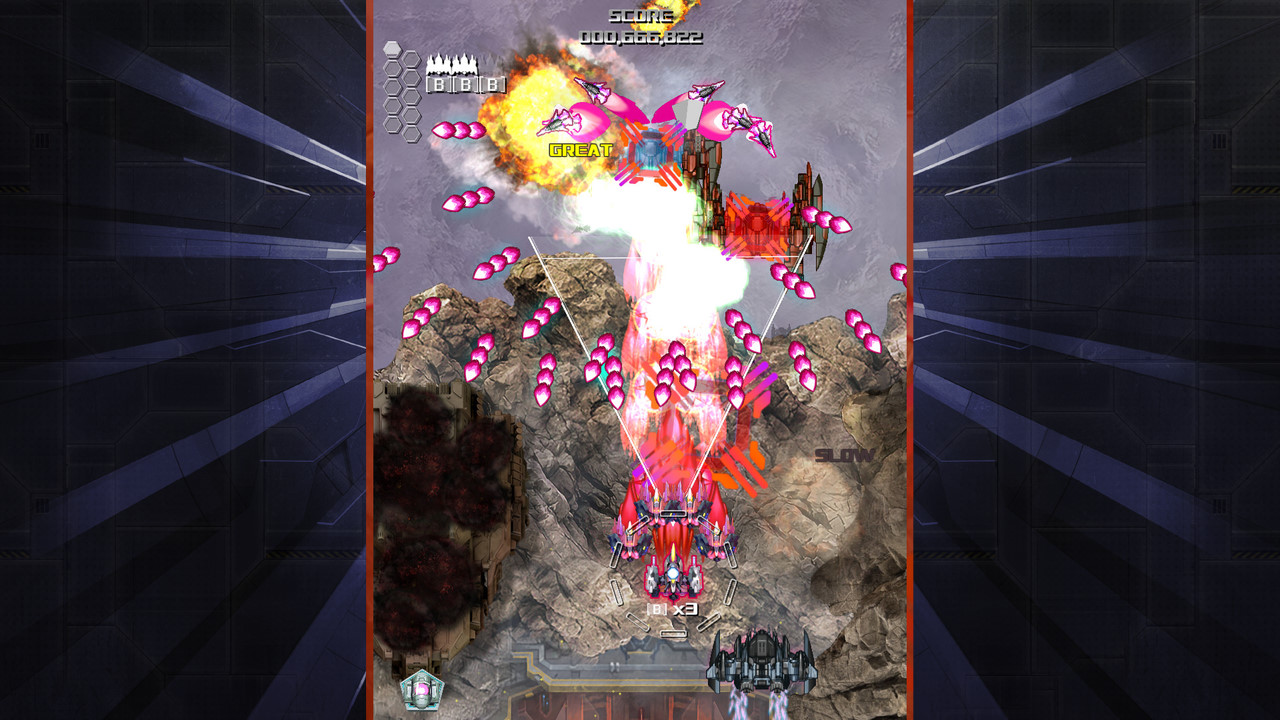Collect the gem pickup in the bottom left
The width and height of the screenshot is (1280, 720).
point(421,686)
